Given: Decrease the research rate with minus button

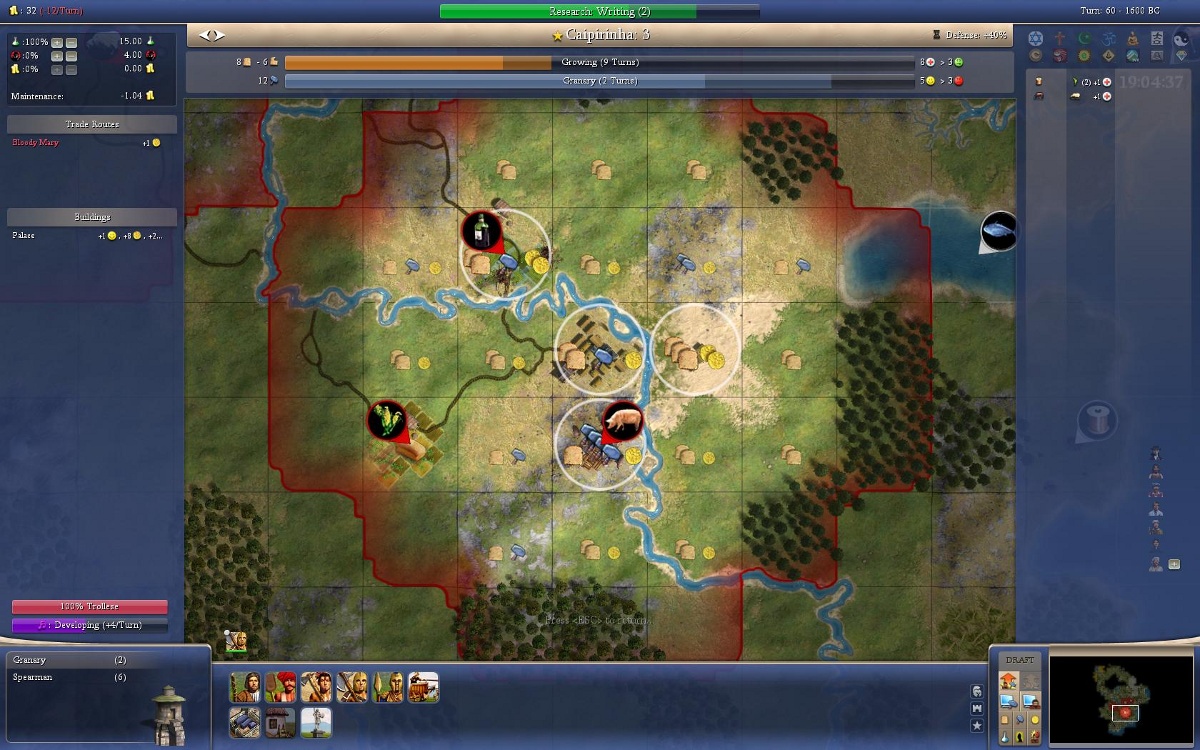Looking at the screenshot, I should click(72, 42).
